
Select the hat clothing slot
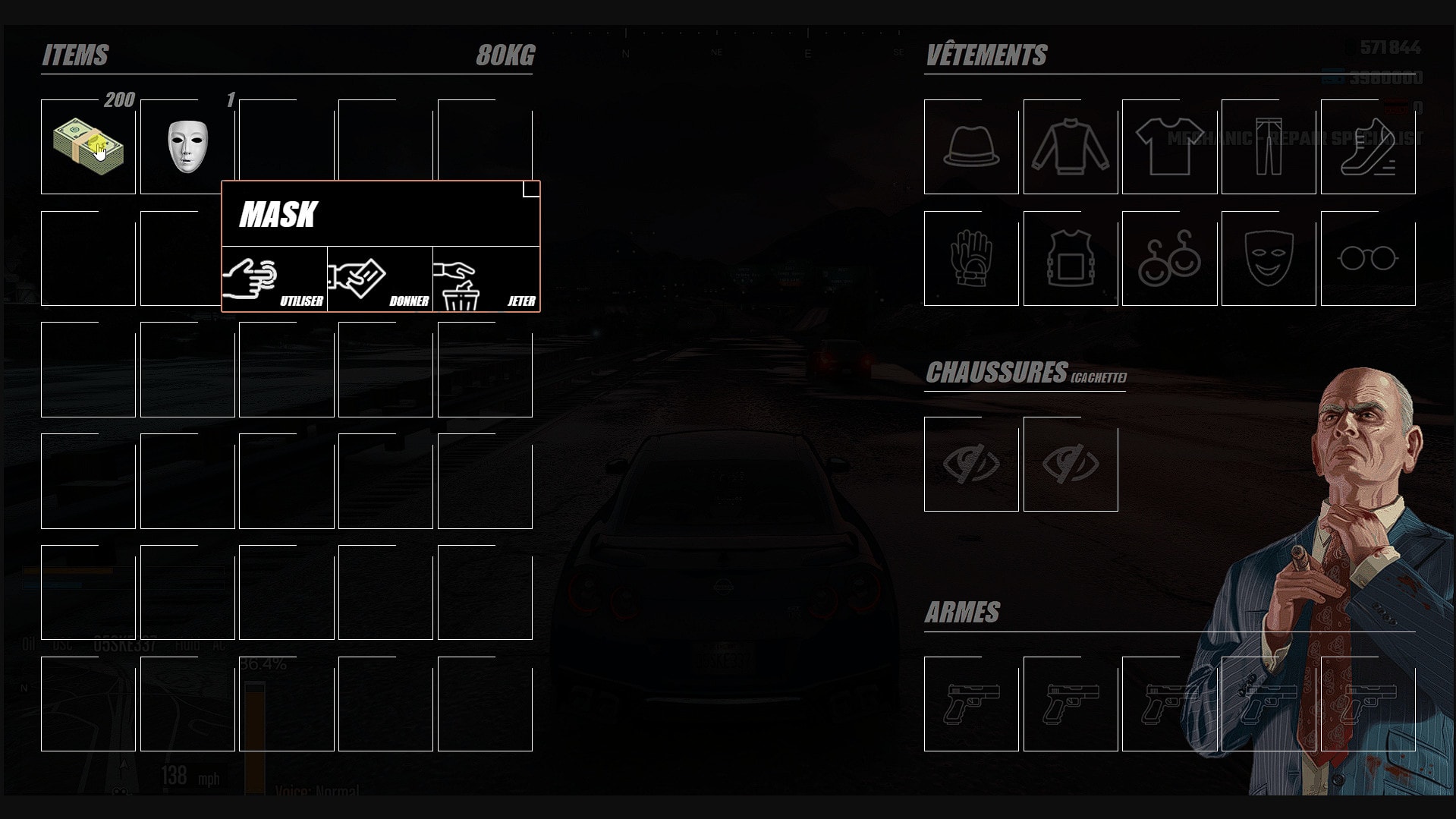(970, 146)
